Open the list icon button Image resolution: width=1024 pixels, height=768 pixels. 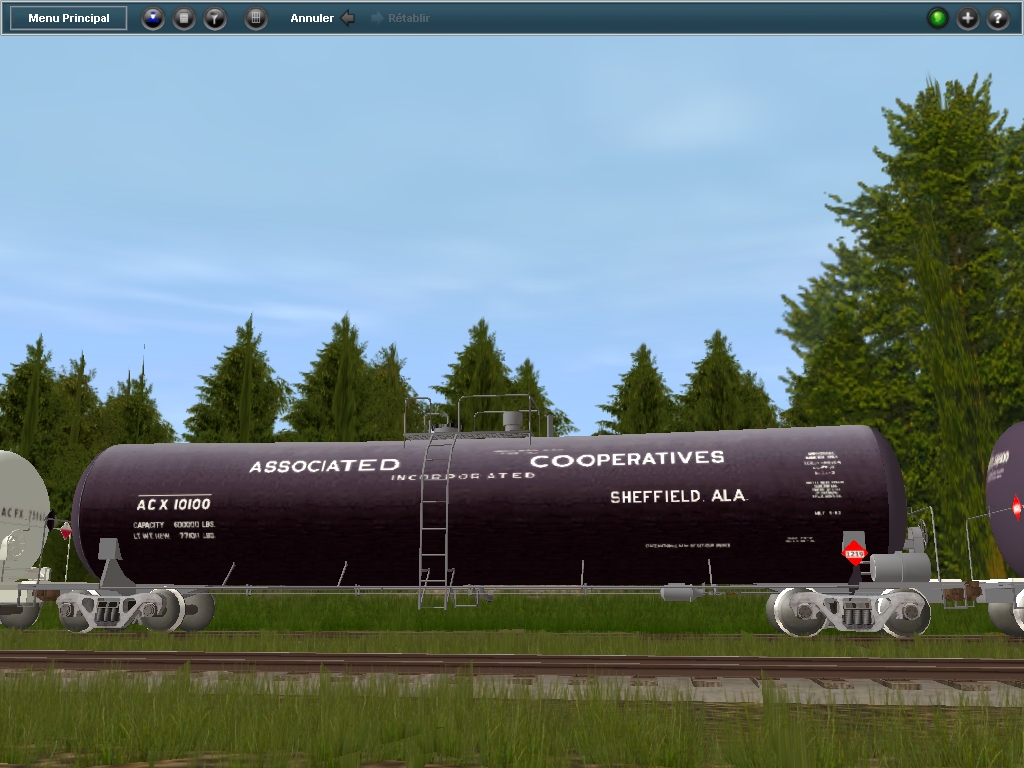184,18
